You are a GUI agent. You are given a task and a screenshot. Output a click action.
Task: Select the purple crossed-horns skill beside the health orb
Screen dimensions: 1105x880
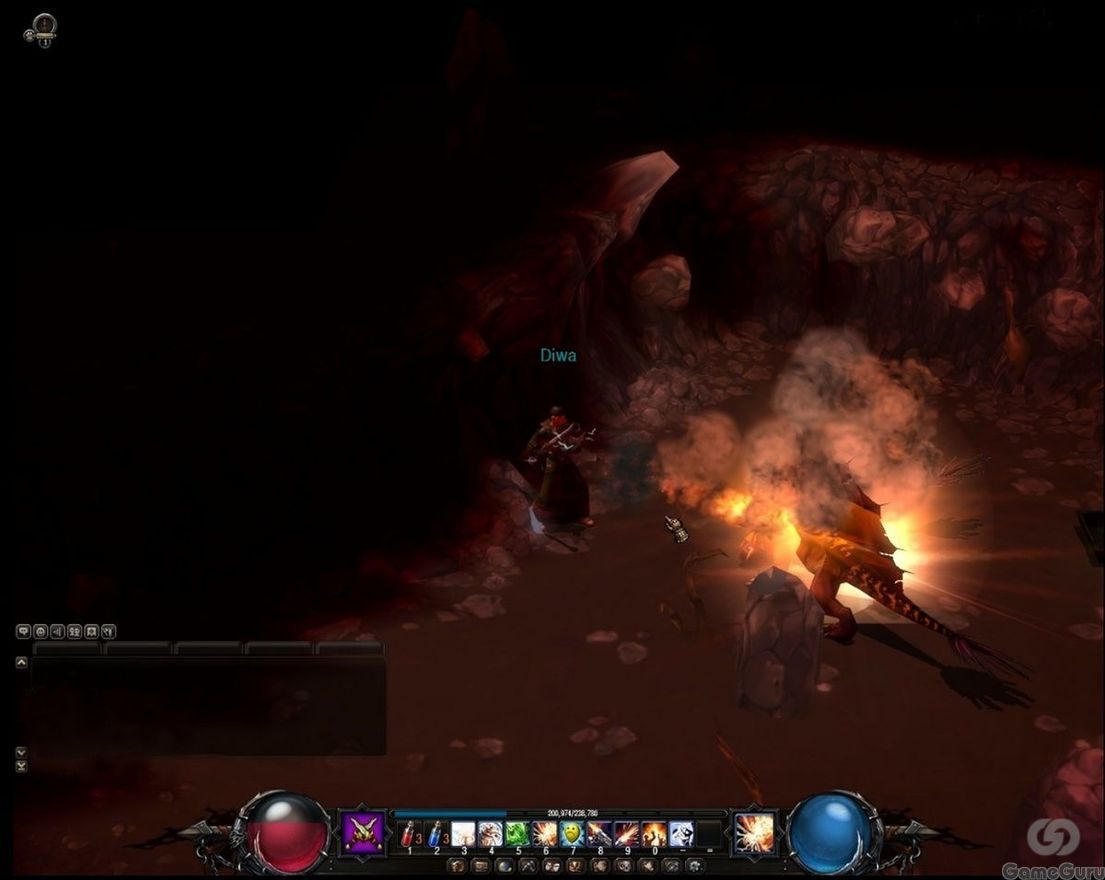pos(363,832)
